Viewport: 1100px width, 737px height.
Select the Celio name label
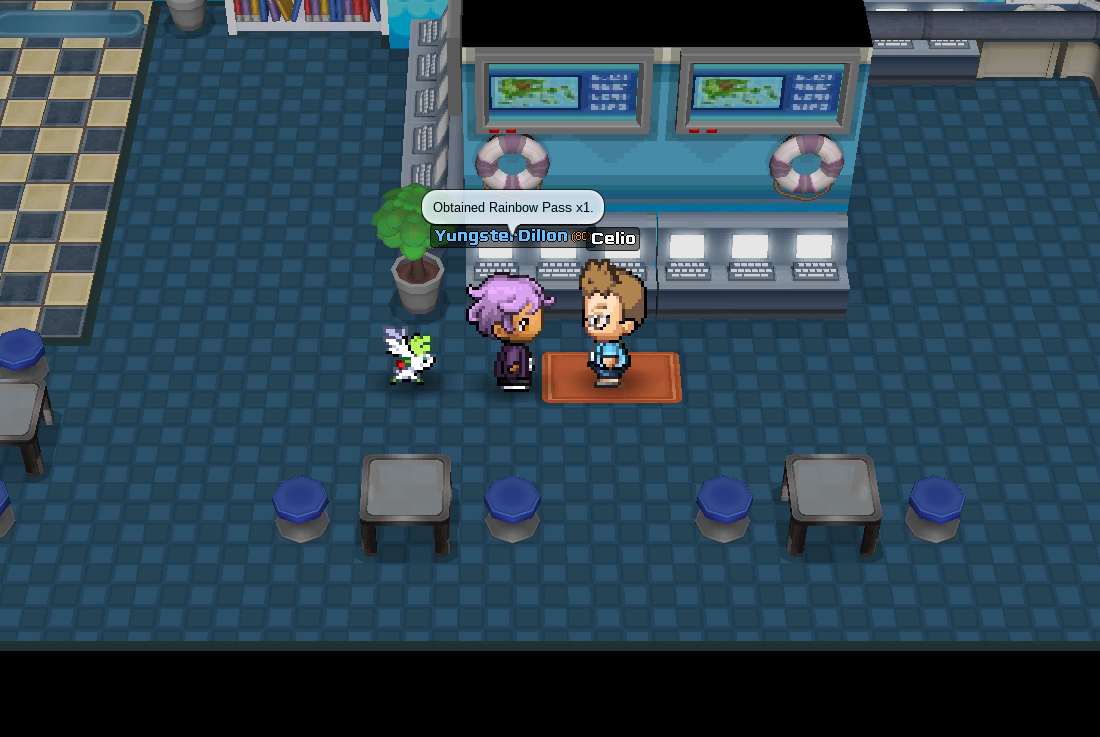click(613, 239)
